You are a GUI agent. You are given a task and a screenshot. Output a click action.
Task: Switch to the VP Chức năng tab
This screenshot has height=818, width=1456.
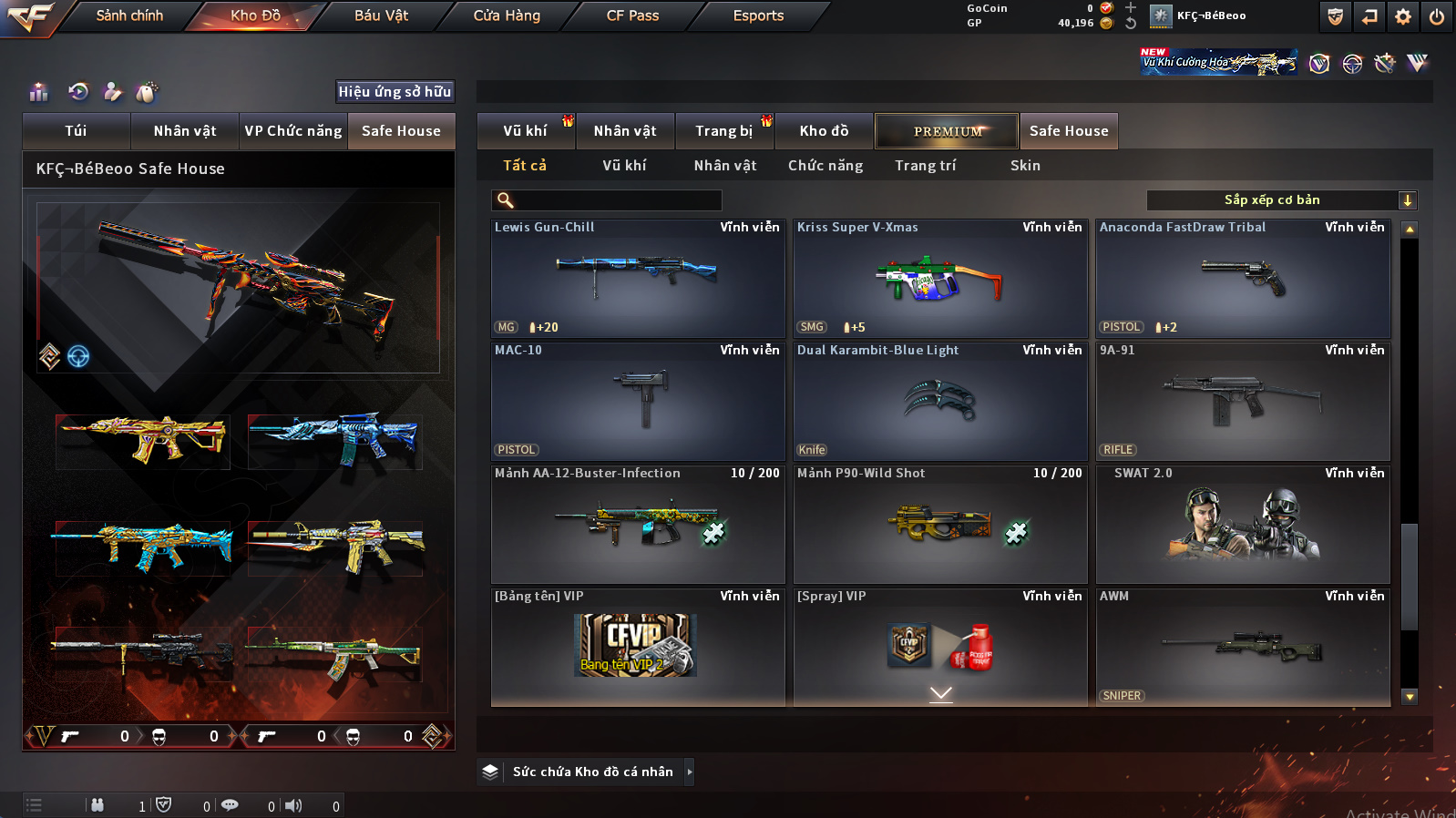coord(292,131)
